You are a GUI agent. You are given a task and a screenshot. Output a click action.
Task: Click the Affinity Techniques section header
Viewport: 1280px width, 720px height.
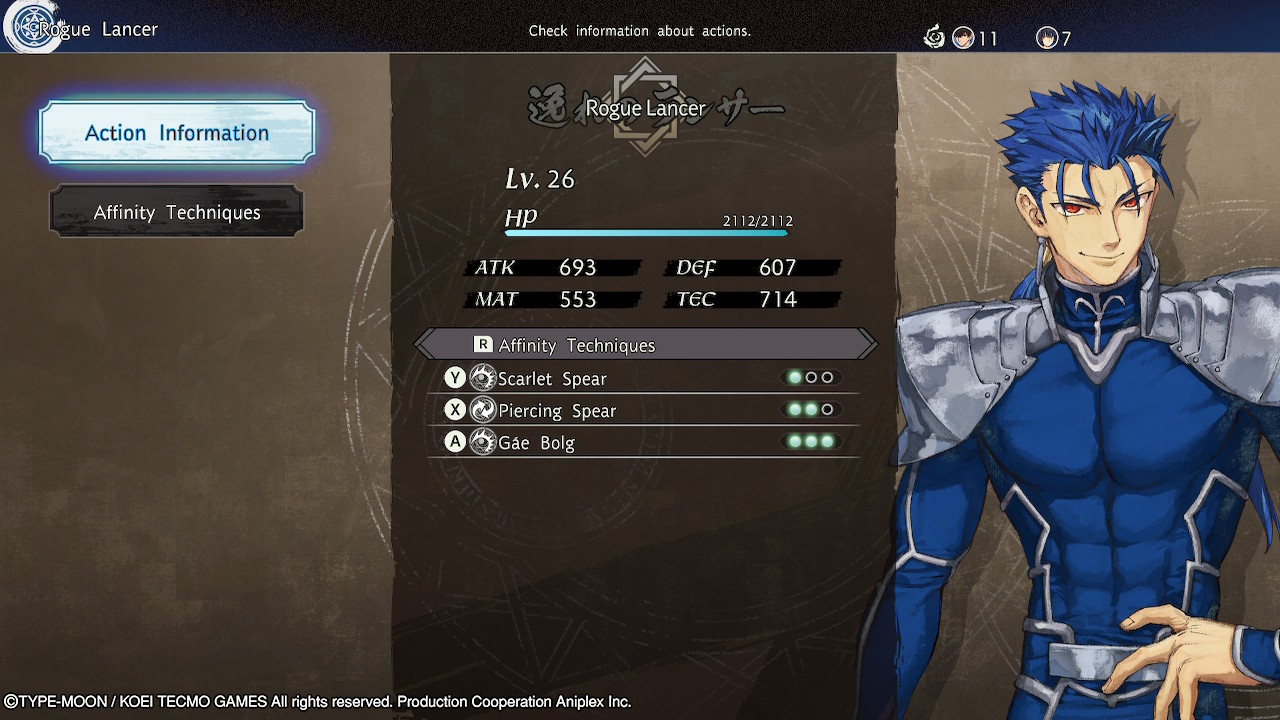[645, 345]
